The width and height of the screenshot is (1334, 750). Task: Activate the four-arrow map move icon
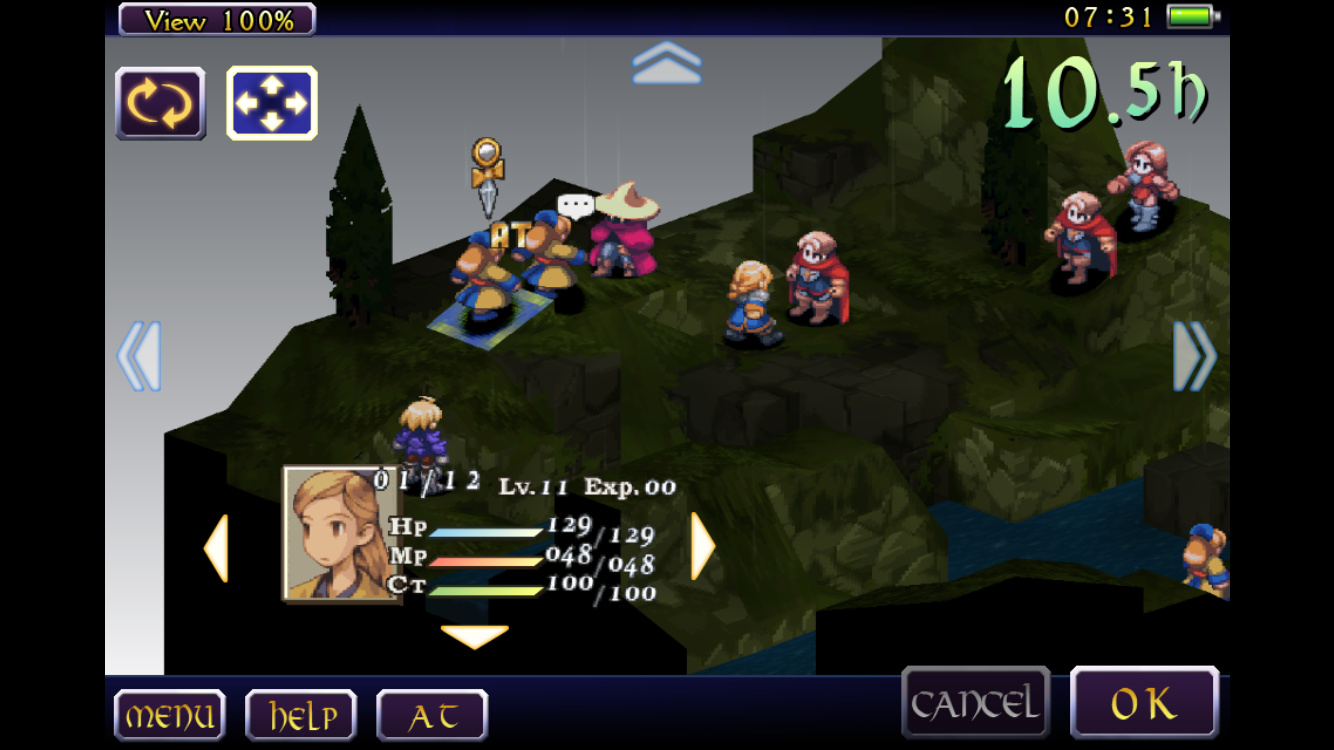tap(271, 103)
